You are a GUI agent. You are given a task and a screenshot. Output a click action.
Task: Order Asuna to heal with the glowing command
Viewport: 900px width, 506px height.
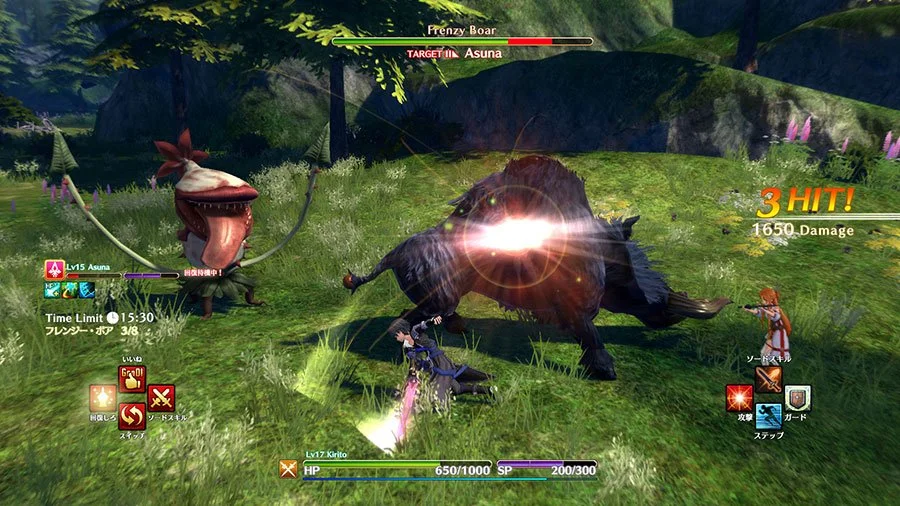[x=103, y=398]
